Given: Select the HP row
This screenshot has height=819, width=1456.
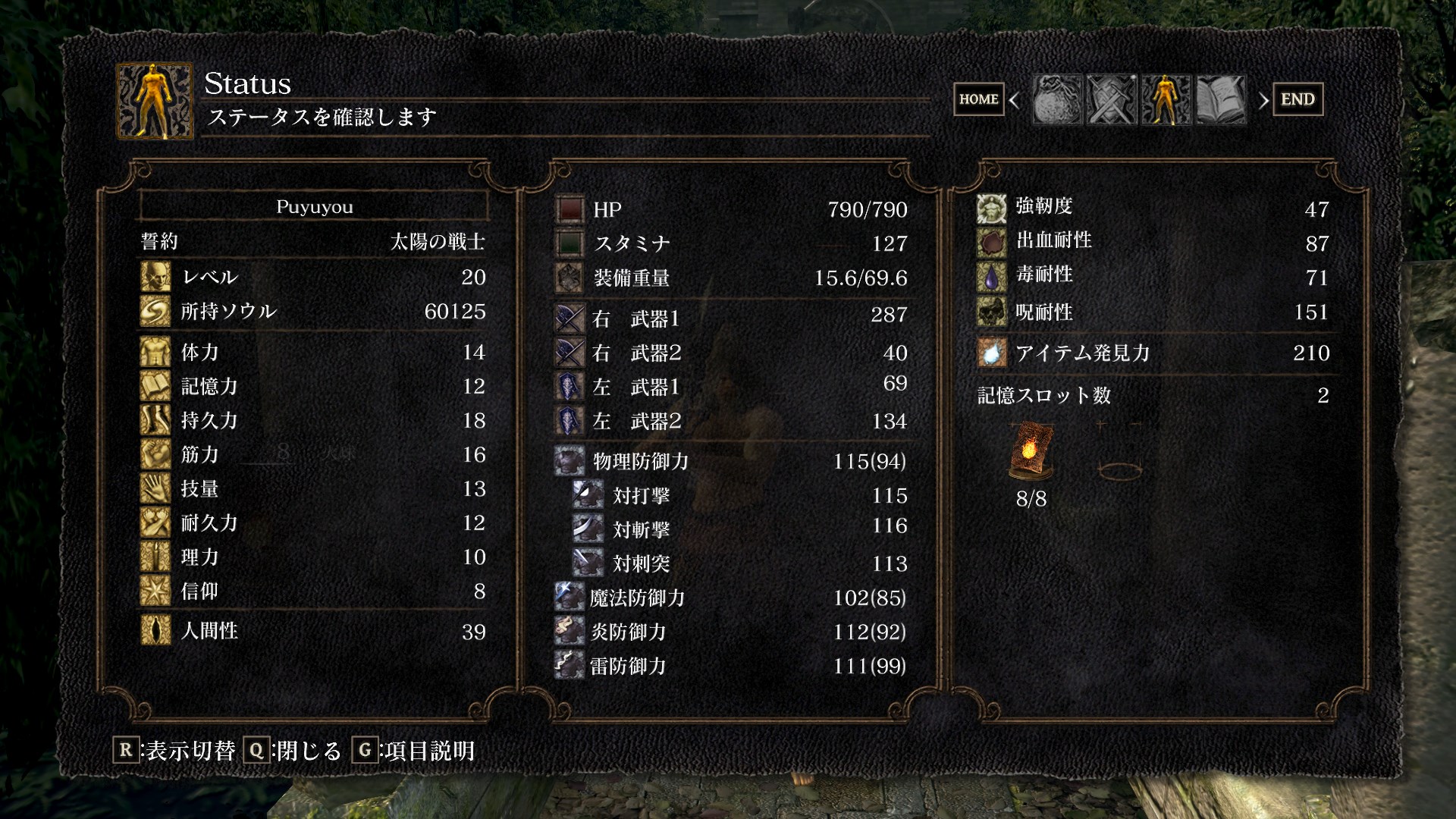Looking at the screenshot, I should [x=731, y=209].
